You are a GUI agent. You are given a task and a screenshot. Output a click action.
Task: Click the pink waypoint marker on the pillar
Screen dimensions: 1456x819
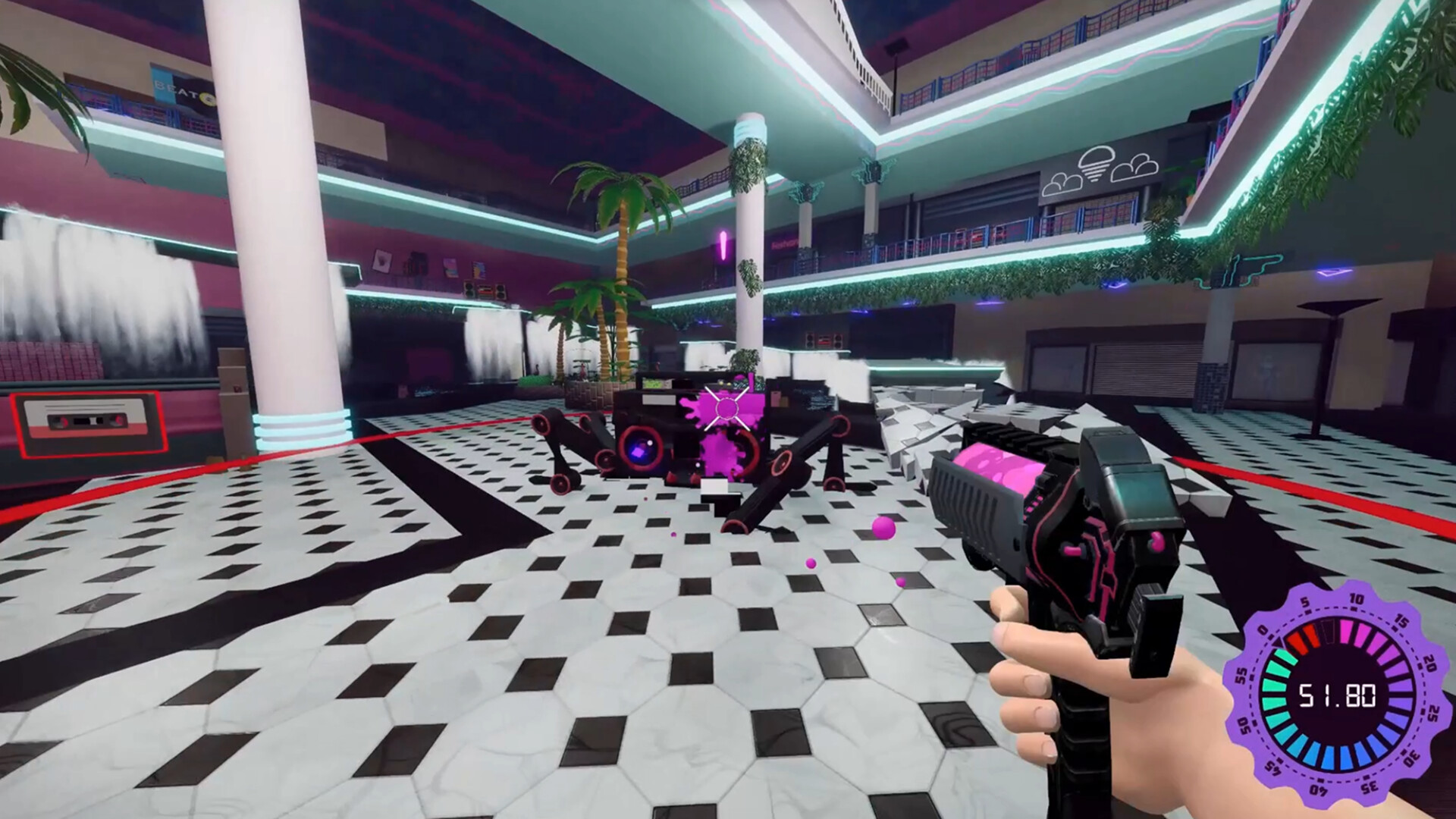723,243
